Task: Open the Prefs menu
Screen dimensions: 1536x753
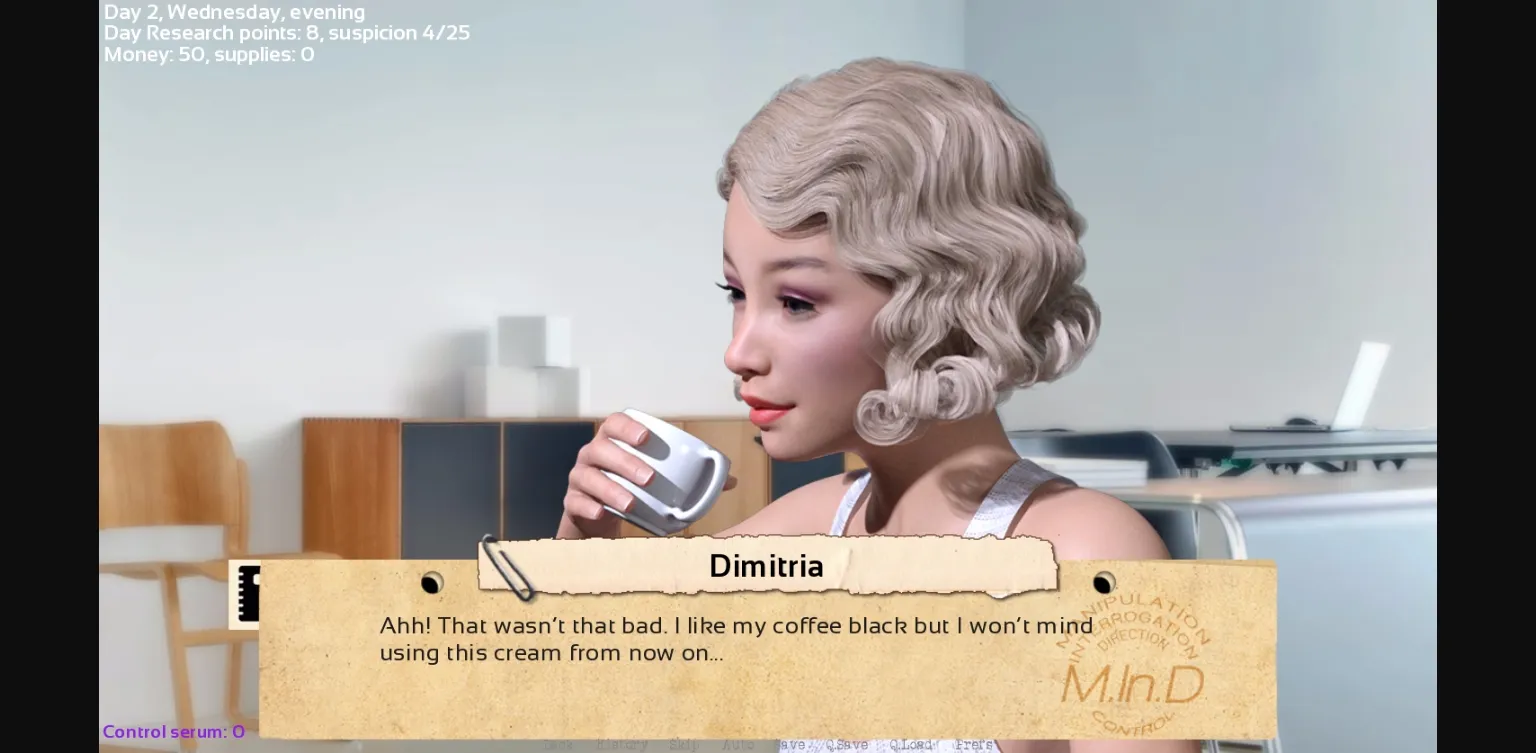Action: (x=974, y=745)
